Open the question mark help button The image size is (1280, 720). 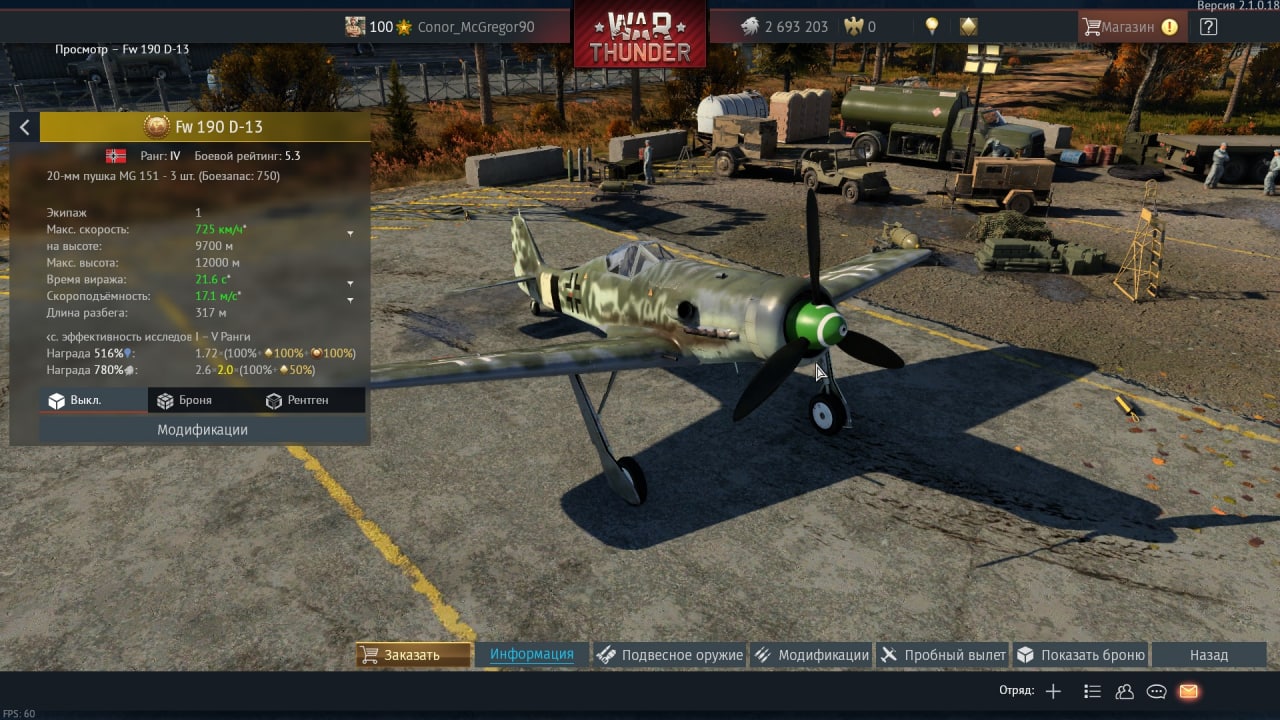tap(1208, 27)
